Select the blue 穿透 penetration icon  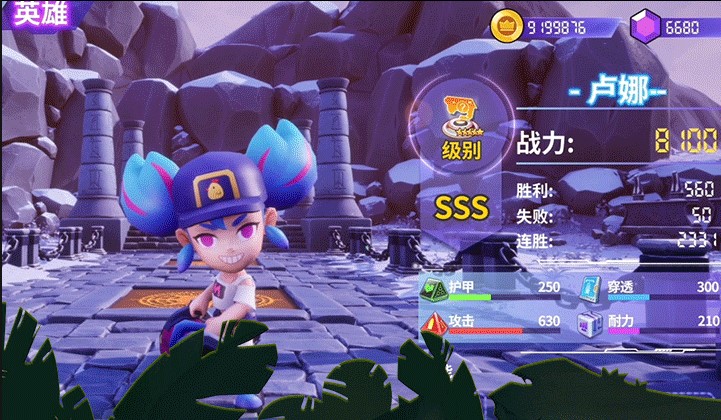pyautogui.click(x=590, y=288)
